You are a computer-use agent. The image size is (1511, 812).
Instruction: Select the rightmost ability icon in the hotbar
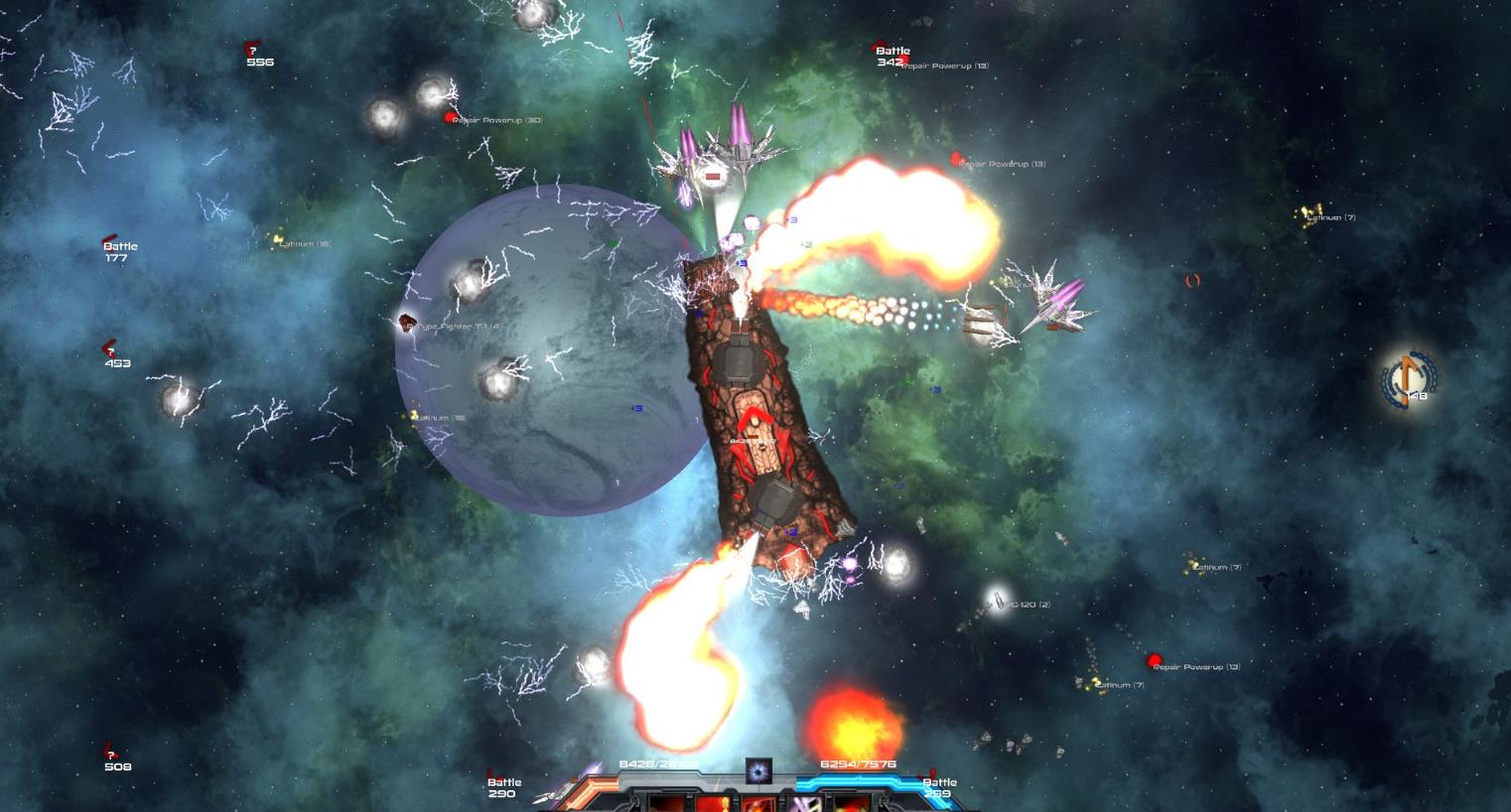[x=850, y=806]
